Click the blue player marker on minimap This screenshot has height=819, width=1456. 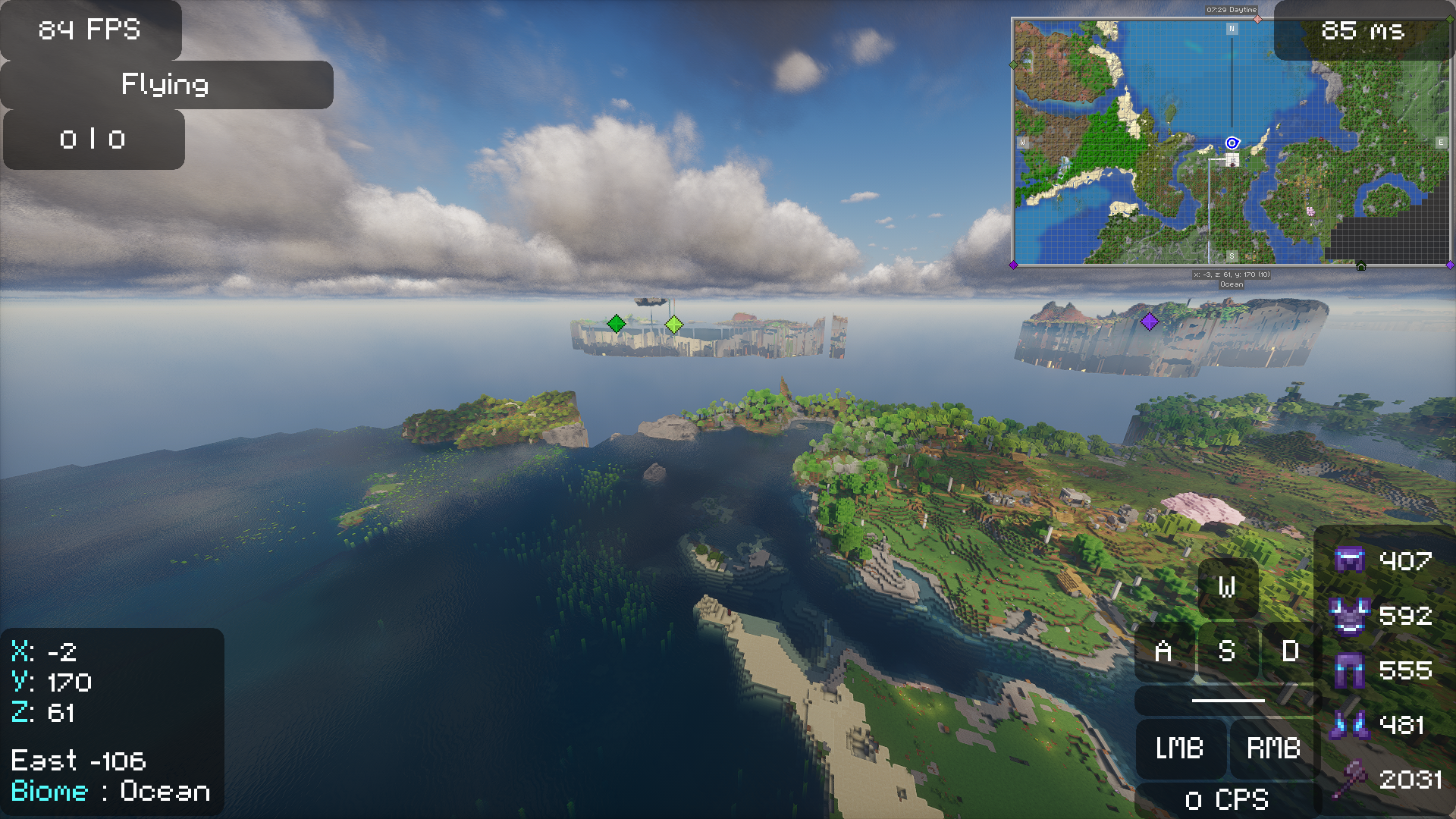(1232, 143)
